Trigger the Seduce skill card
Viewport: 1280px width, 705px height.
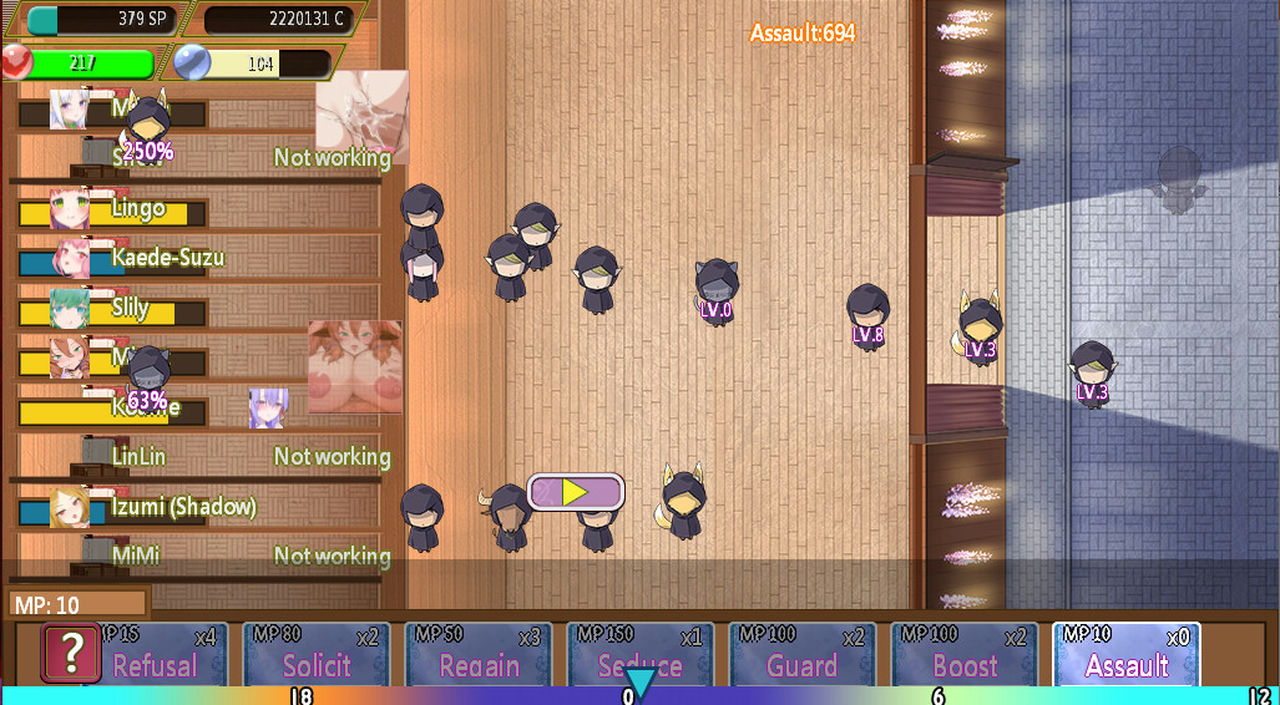(x=640, y=654)
